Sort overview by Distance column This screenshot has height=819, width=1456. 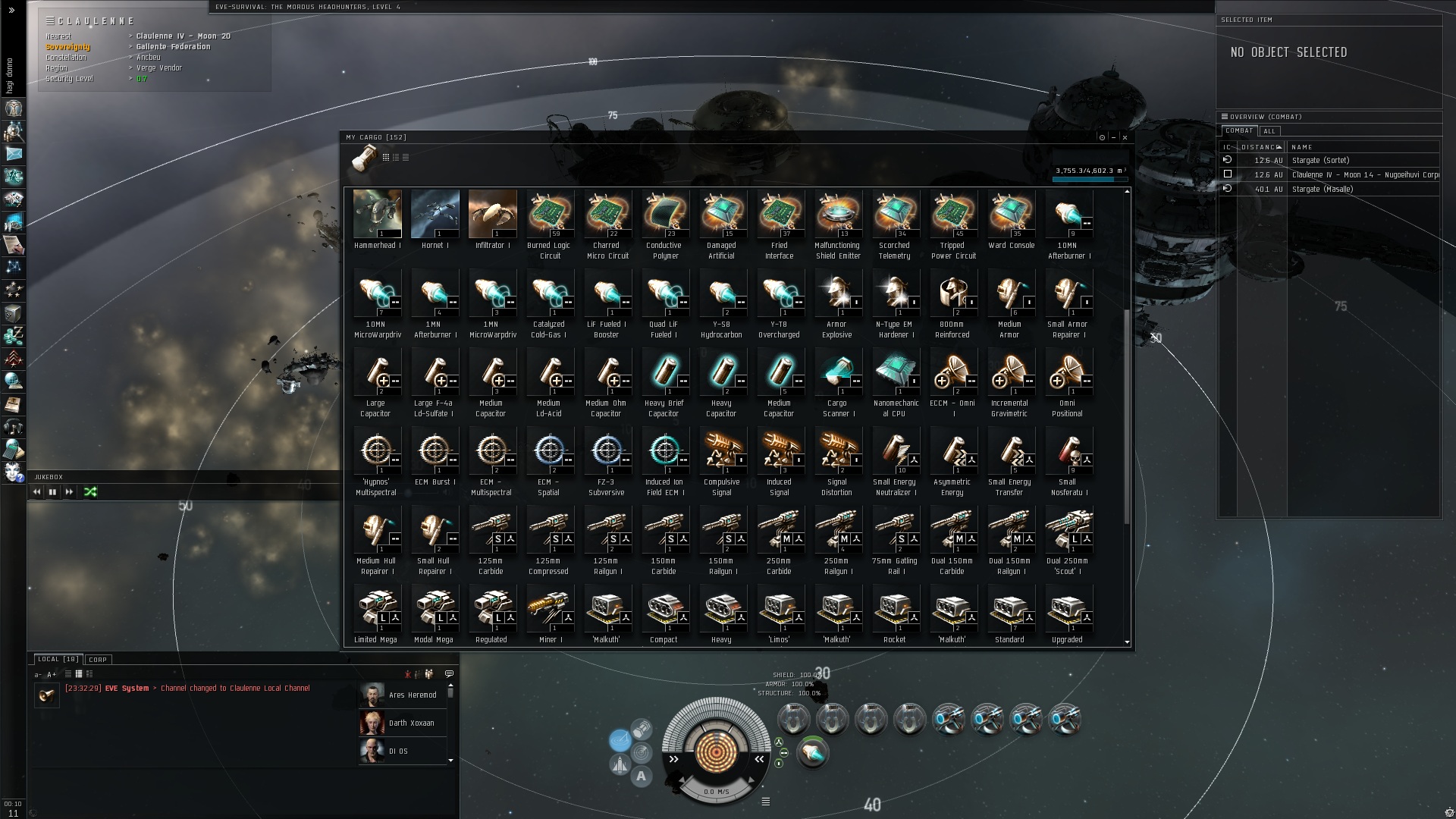click(1260, 147)
